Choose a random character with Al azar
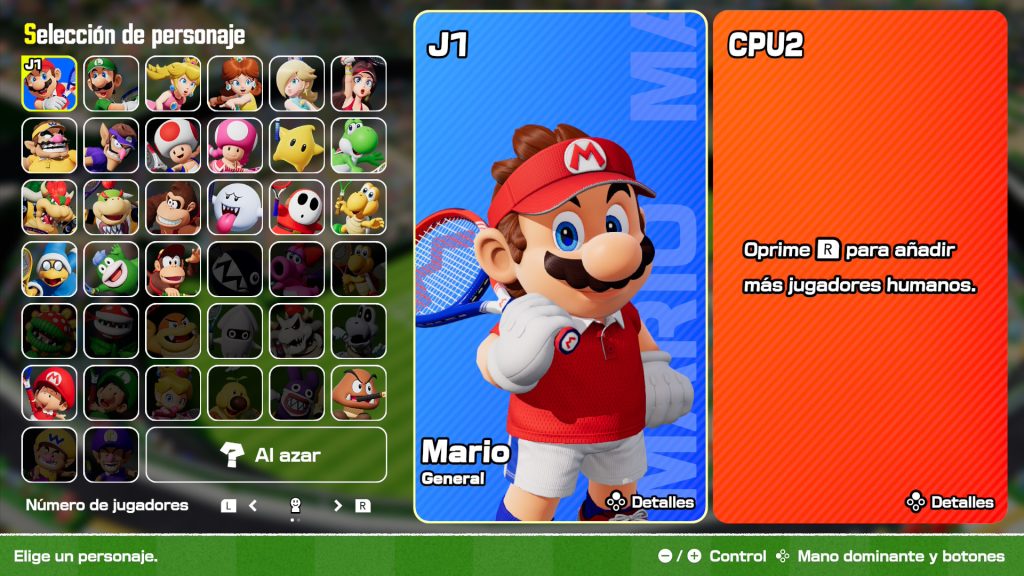 [266, 455]
